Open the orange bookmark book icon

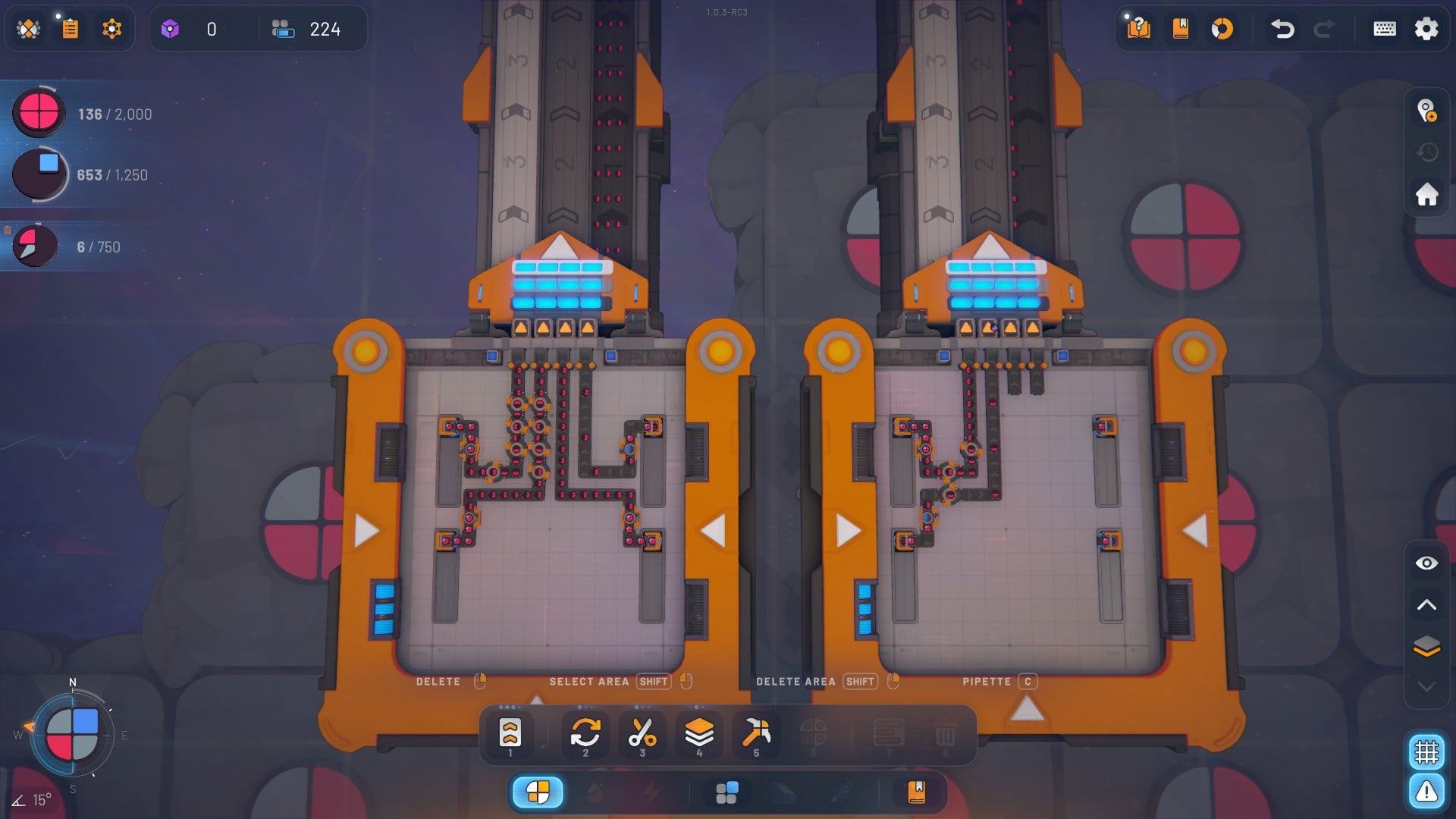pyautogui.click(x=1180, y=29)
